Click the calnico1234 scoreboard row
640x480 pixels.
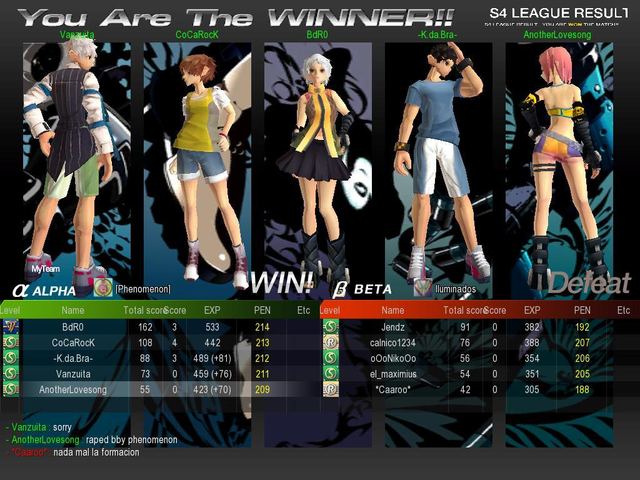pyautogui.click(x=480, y=342)
